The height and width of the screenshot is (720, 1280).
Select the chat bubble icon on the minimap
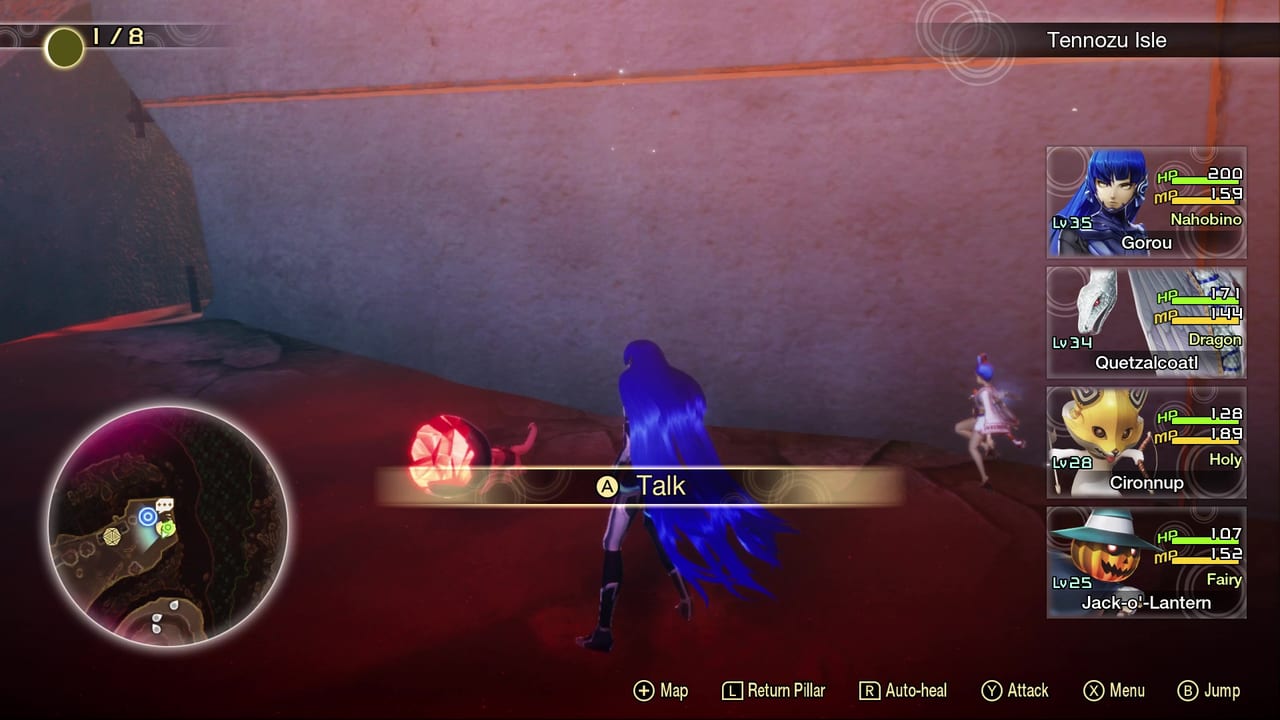[165, 504]
